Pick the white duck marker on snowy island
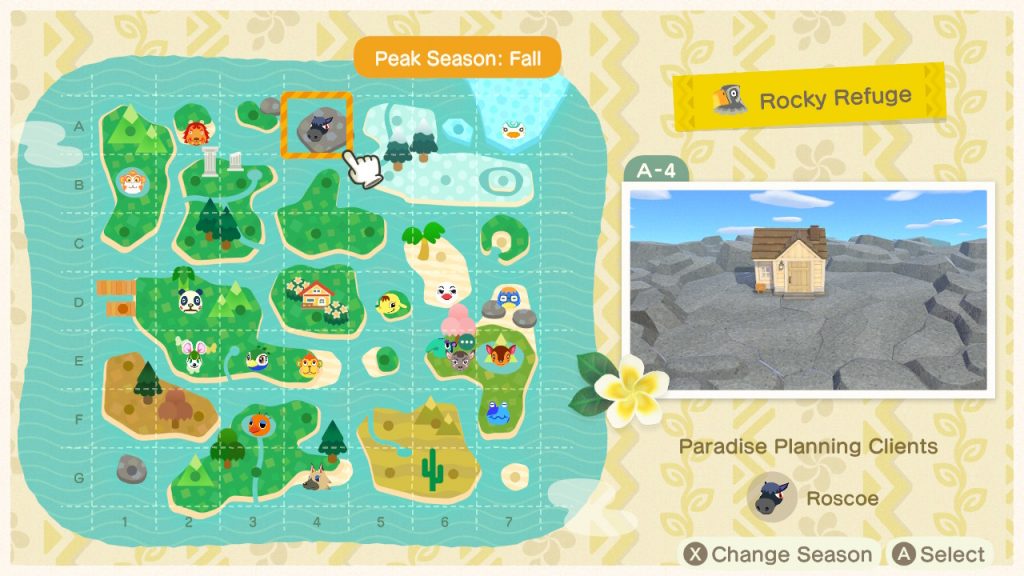This screenshot has height=576, width=1024. pyautogui.click(x=512, y=130)
